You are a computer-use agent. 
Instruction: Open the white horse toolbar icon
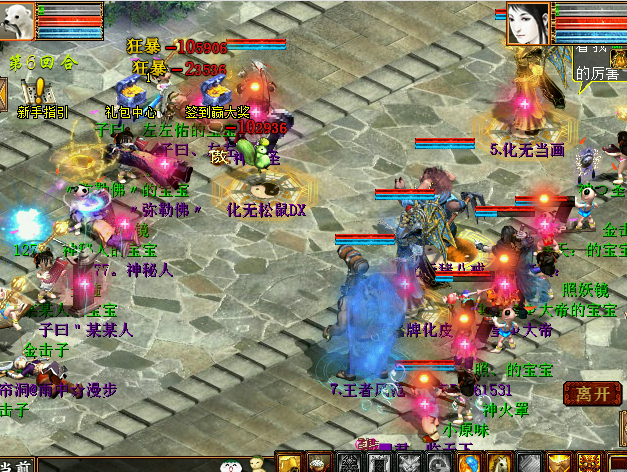click(498, 463)
